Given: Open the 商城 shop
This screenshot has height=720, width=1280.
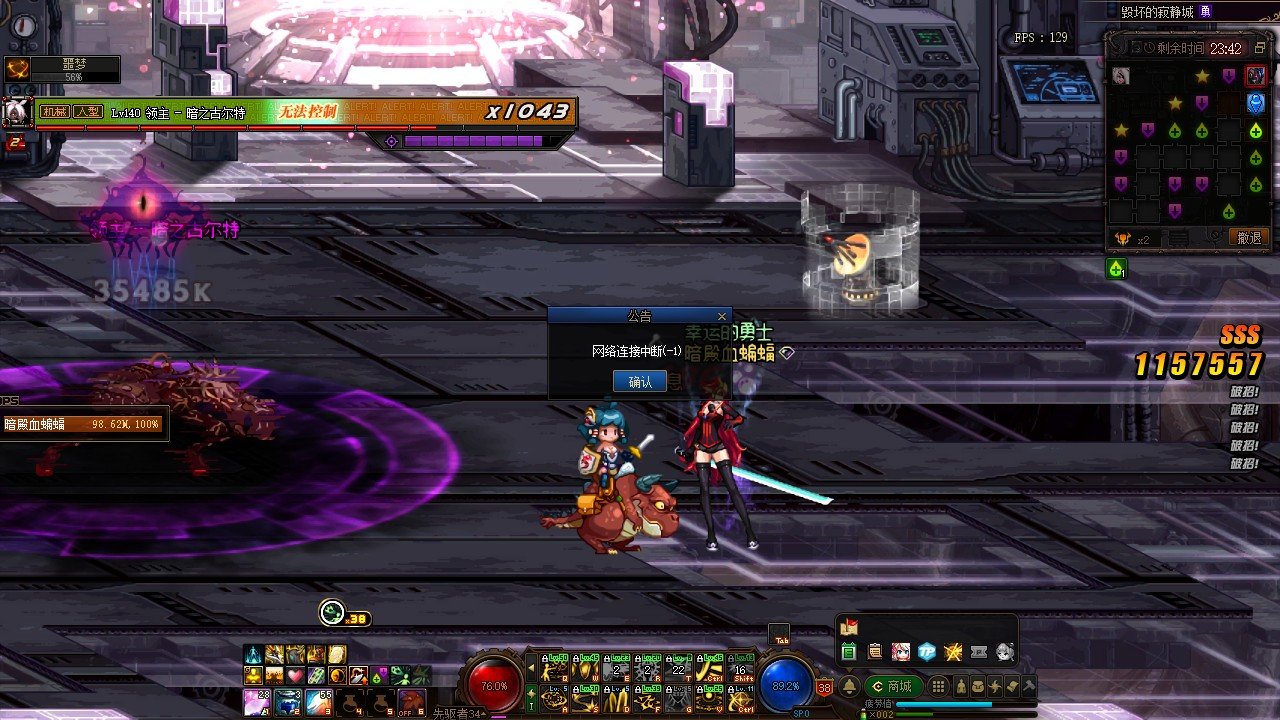Looking at the screenshot, I should point(894,686).
